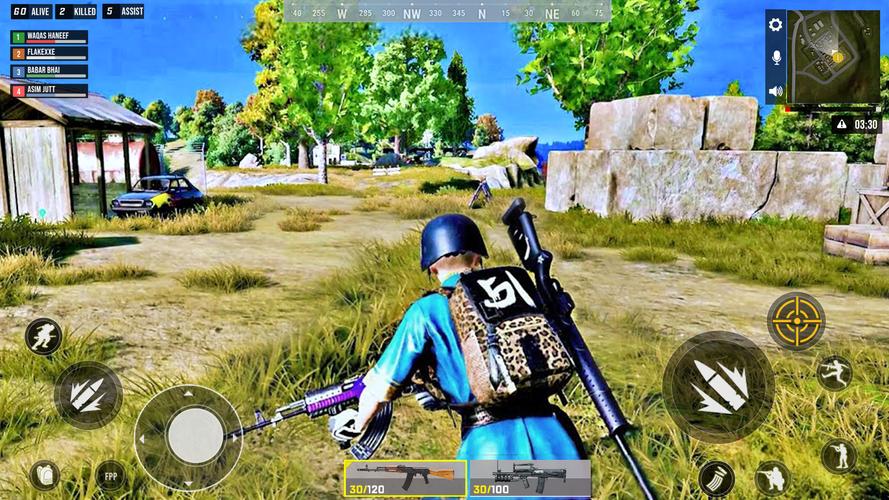Aim down sights with the yellow crosshair
This screenshot has width=889, height=500.
pos(796,321)
